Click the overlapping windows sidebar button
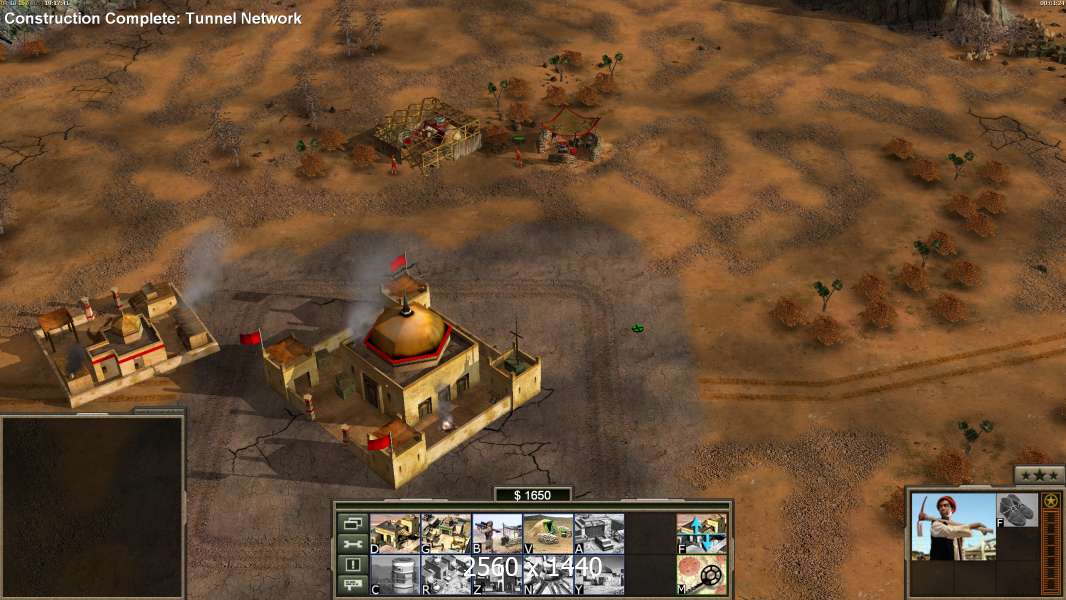The image size is (1066, 600). [351, 523]
